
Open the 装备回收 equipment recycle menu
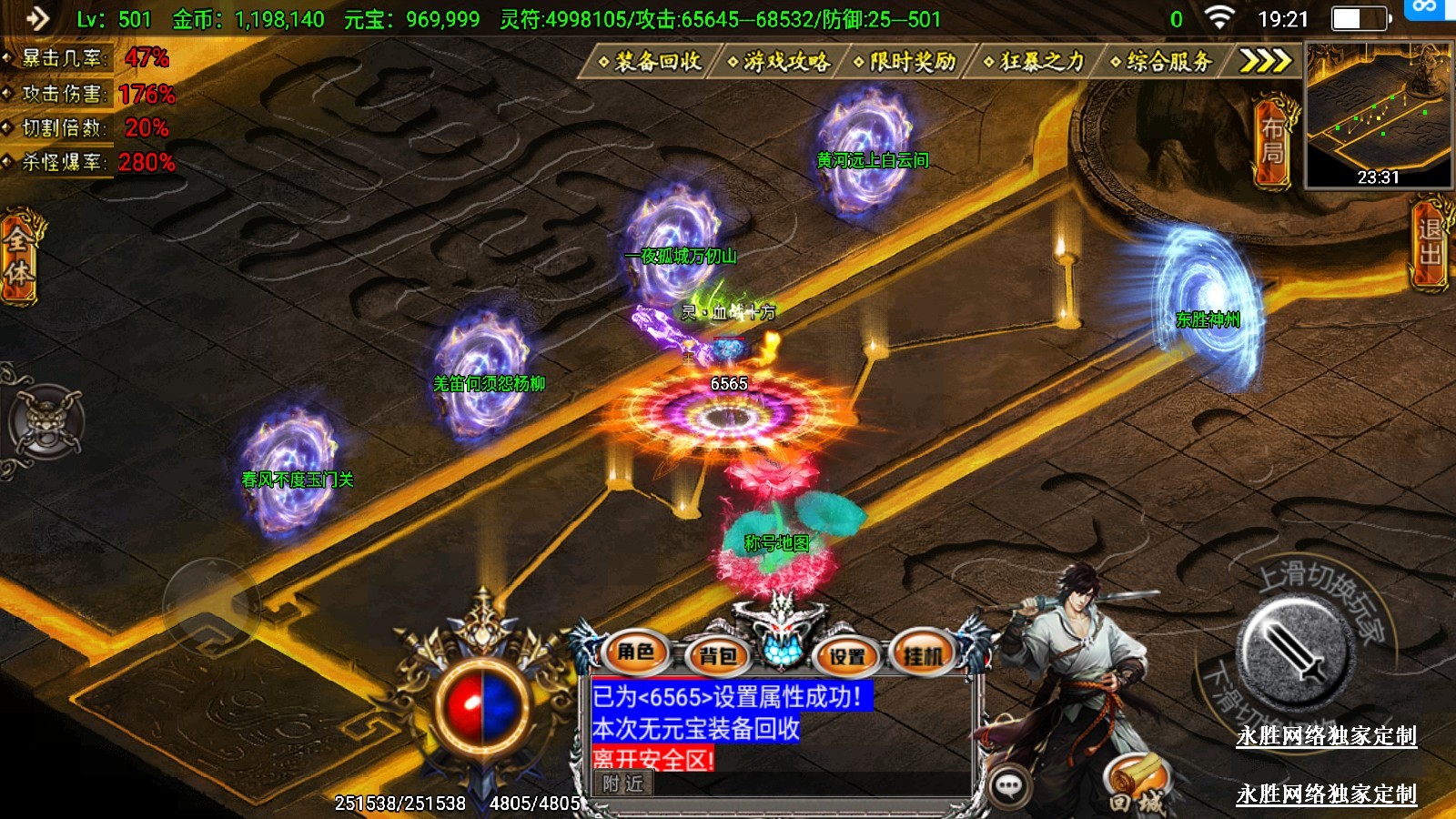[650, 61]
